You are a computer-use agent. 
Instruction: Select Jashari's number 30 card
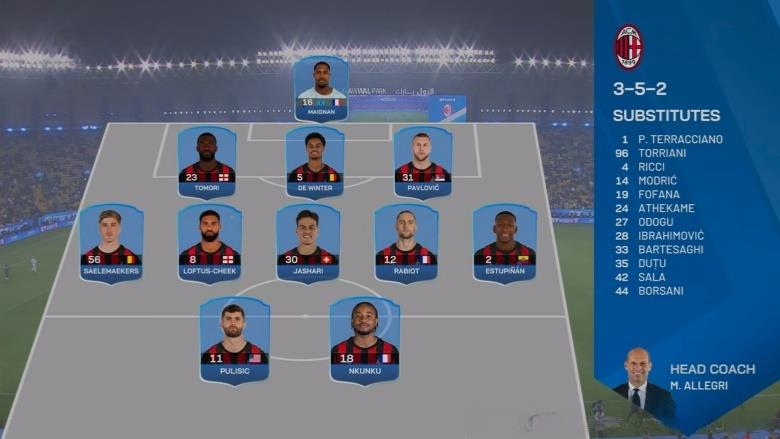(308, 243)
